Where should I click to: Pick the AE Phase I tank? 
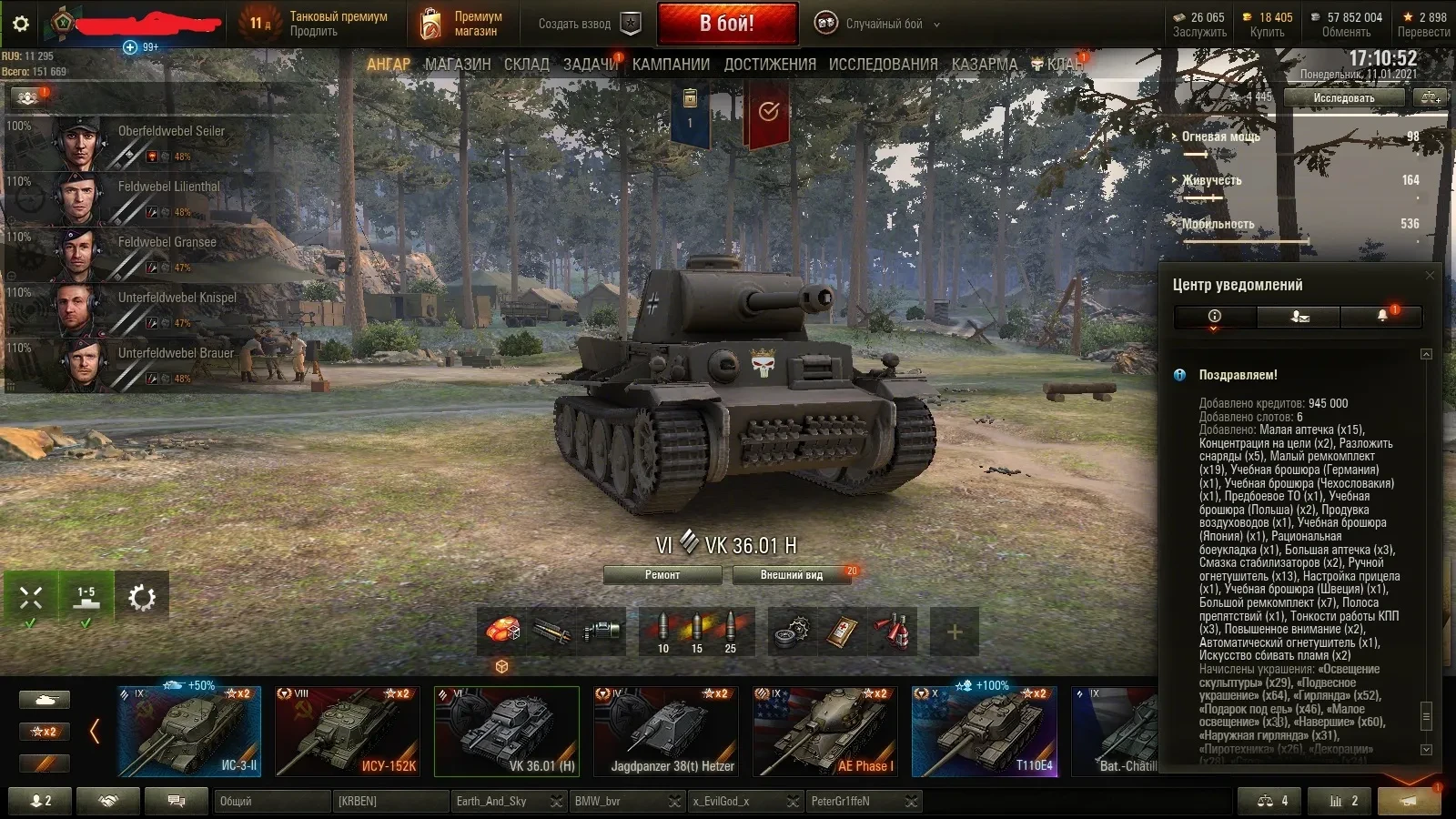pos(825,731)
